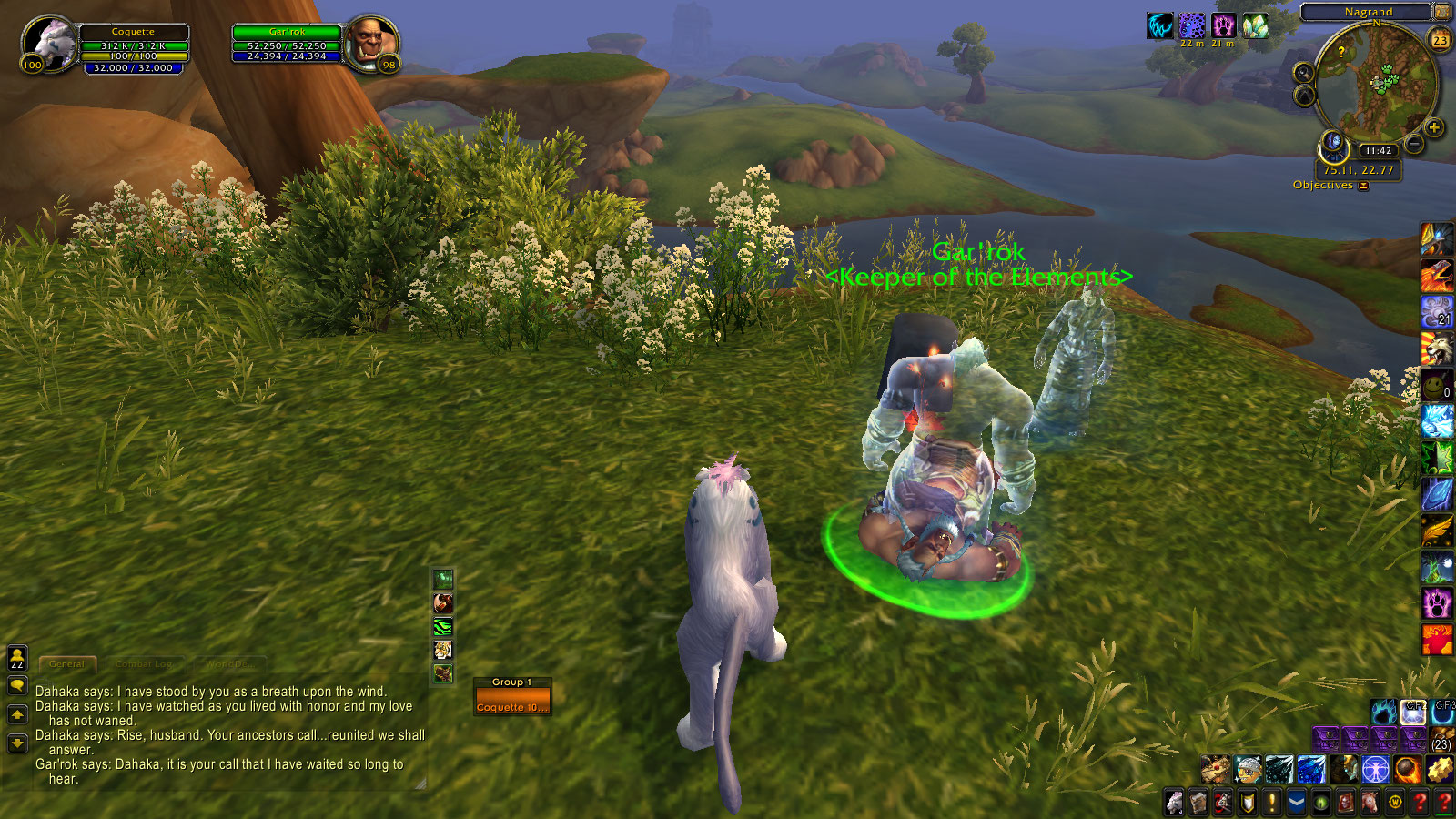The height and width of the screenshot is (819, 1456).
Task: Click the minimap's zoom-in plus button
Action: click(x=1434, y=128)
